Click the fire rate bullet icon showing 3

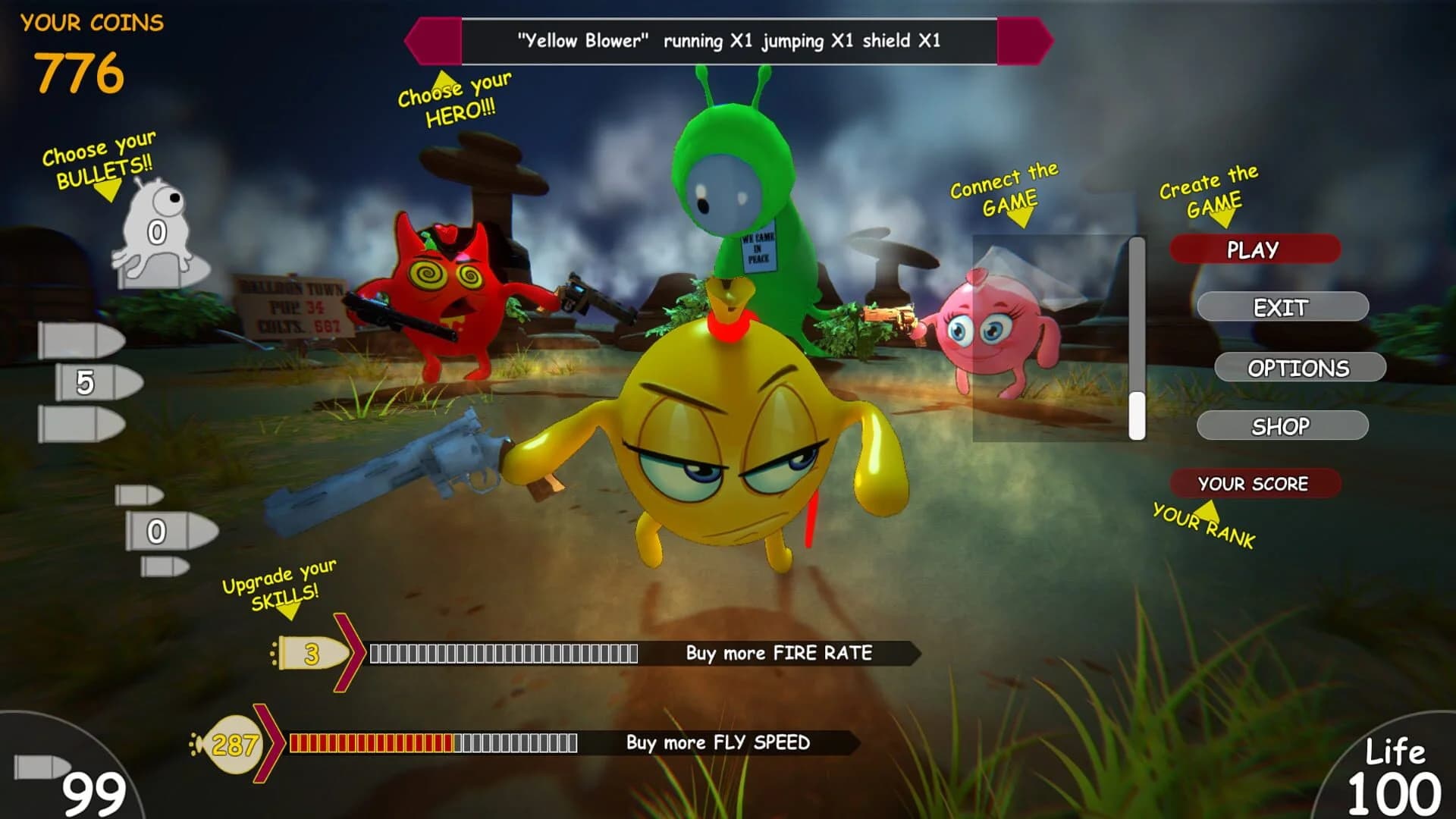(x=311, y=651)
